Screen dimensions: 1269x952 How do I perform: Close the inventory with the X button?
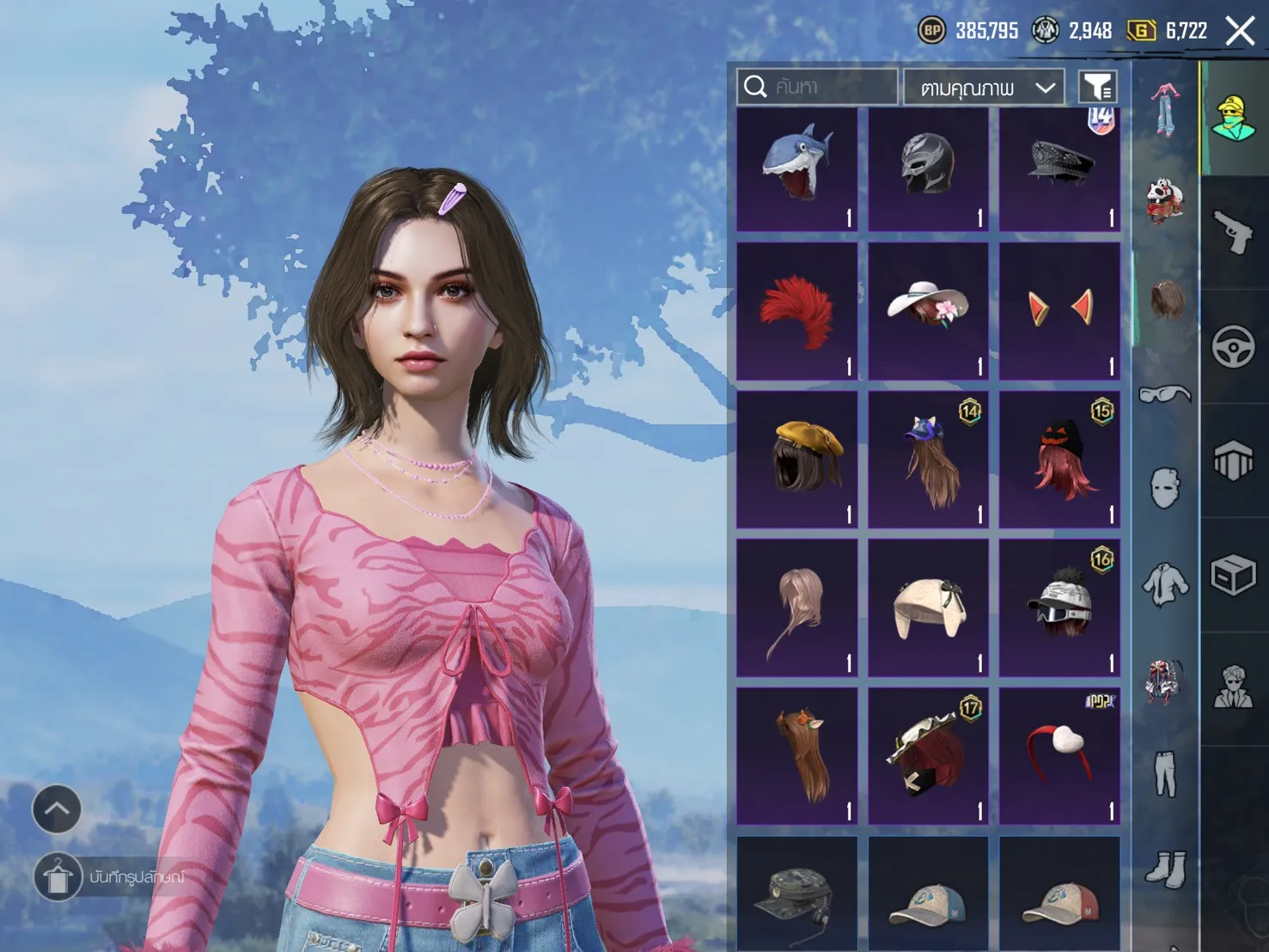click(x=1240, y=32)
